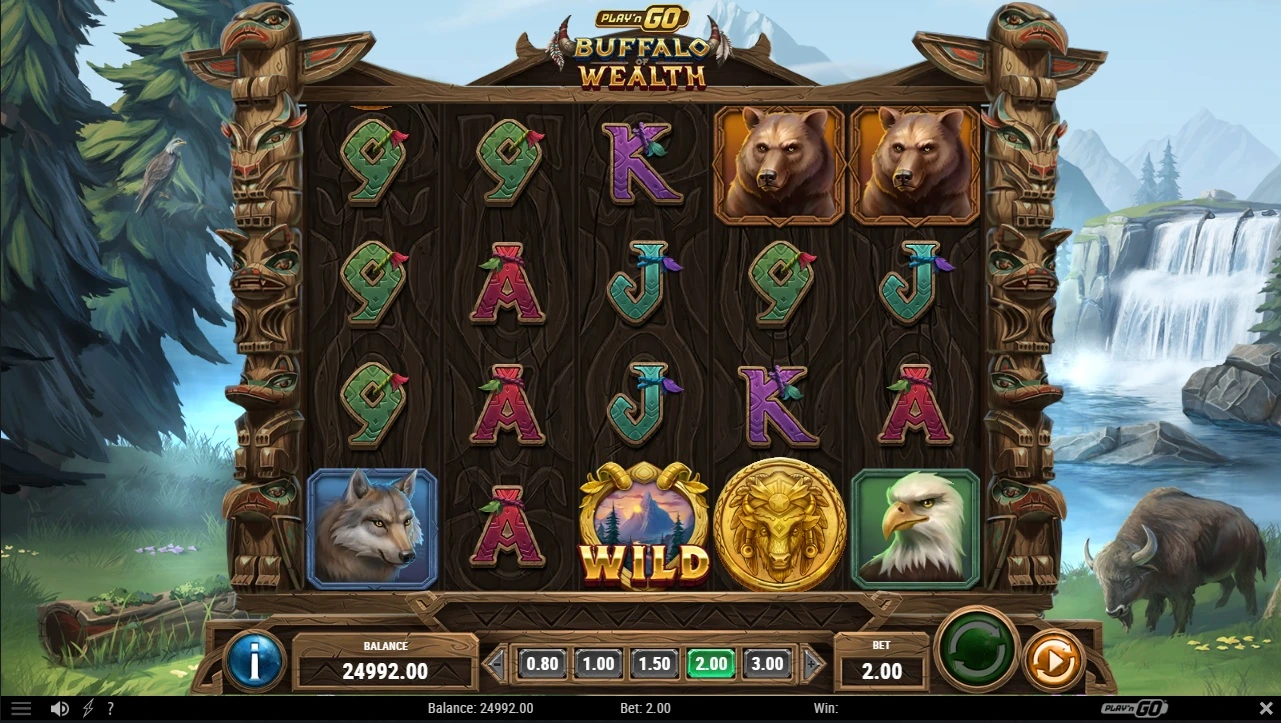Click the right arrow of bet selector
Viewport: 1281px width, 723px height.
814,663
